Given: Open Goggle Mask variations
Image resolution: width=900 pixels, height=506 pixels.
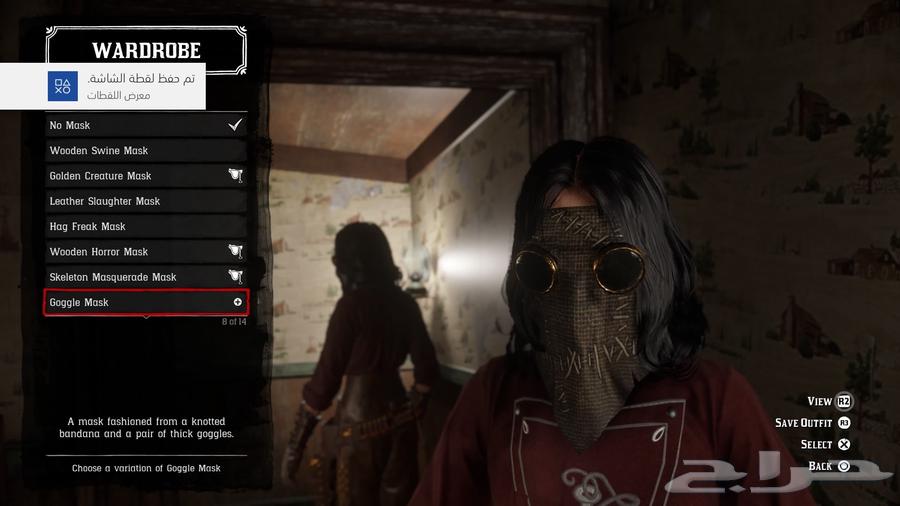Looking at the screenshot, I should (x=146, y=302).
